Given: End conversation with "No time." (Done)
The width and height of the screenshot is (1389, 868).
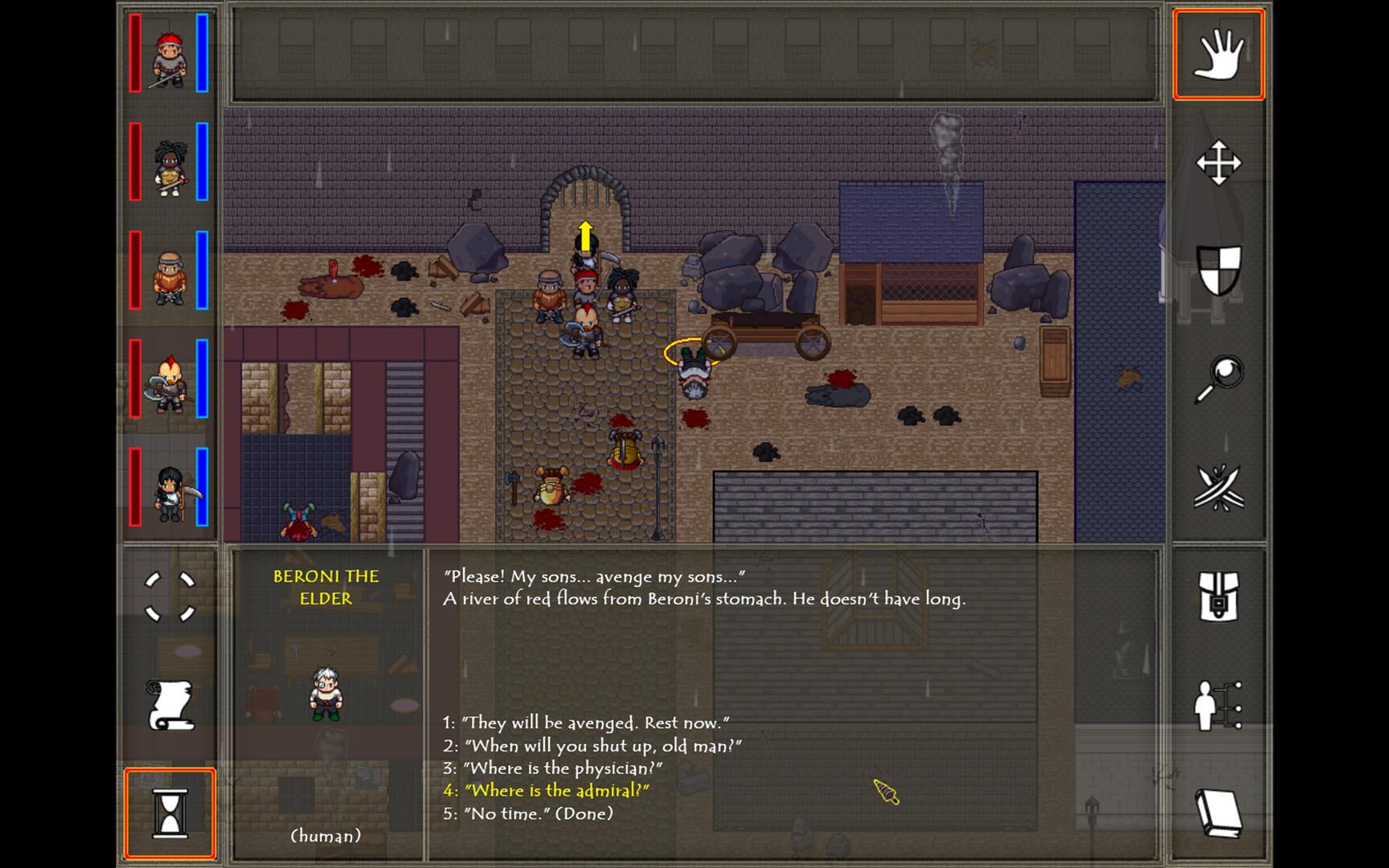Looking at the screenshot, I should tap(528, 813).
